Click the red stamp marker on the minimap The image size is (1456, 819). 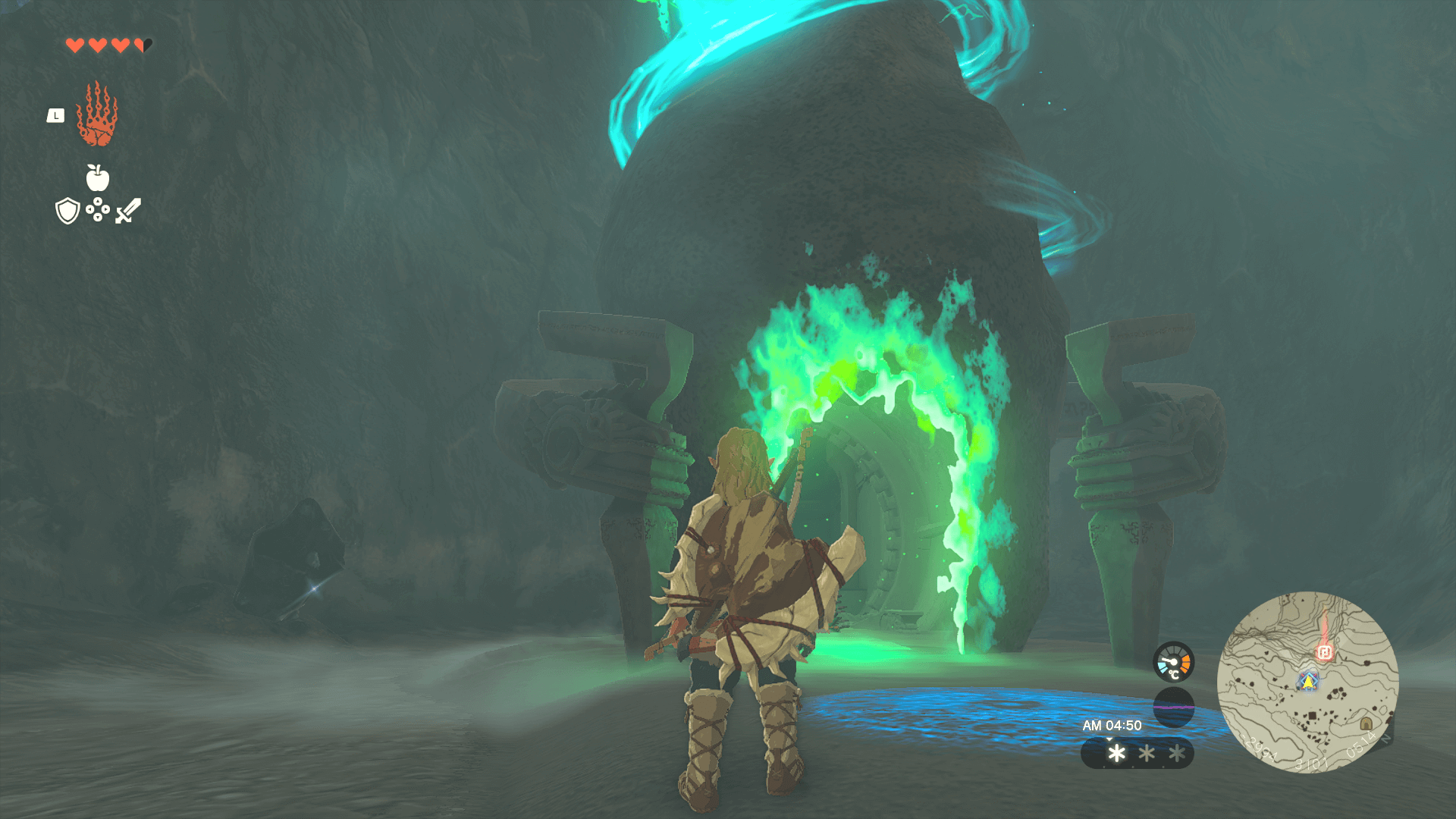click(1325, 652)
